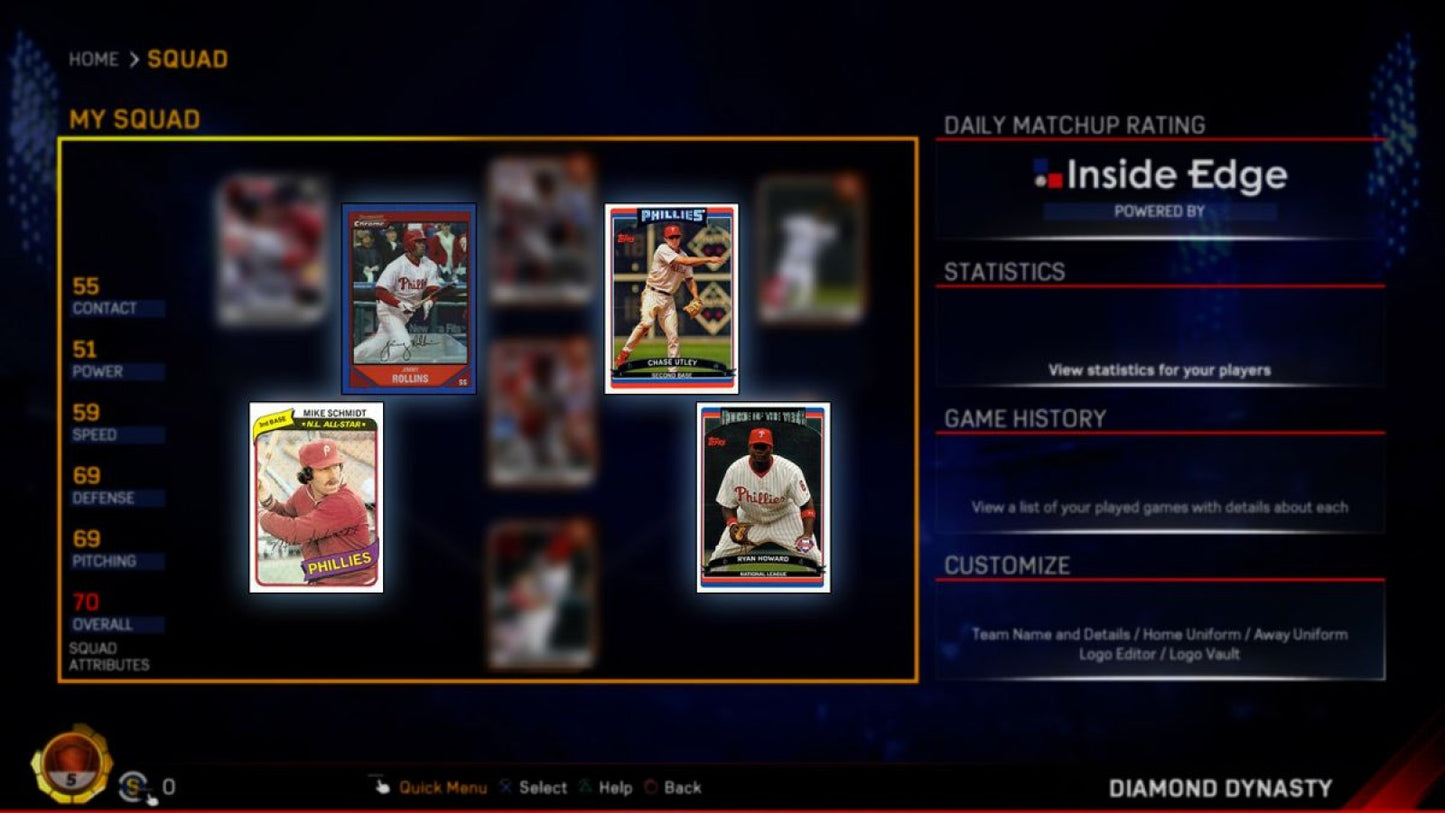Click the Phillies logo atop Chase Utley's card
The height and width of the screenshot is (813, 1445).
pos(674,215)
